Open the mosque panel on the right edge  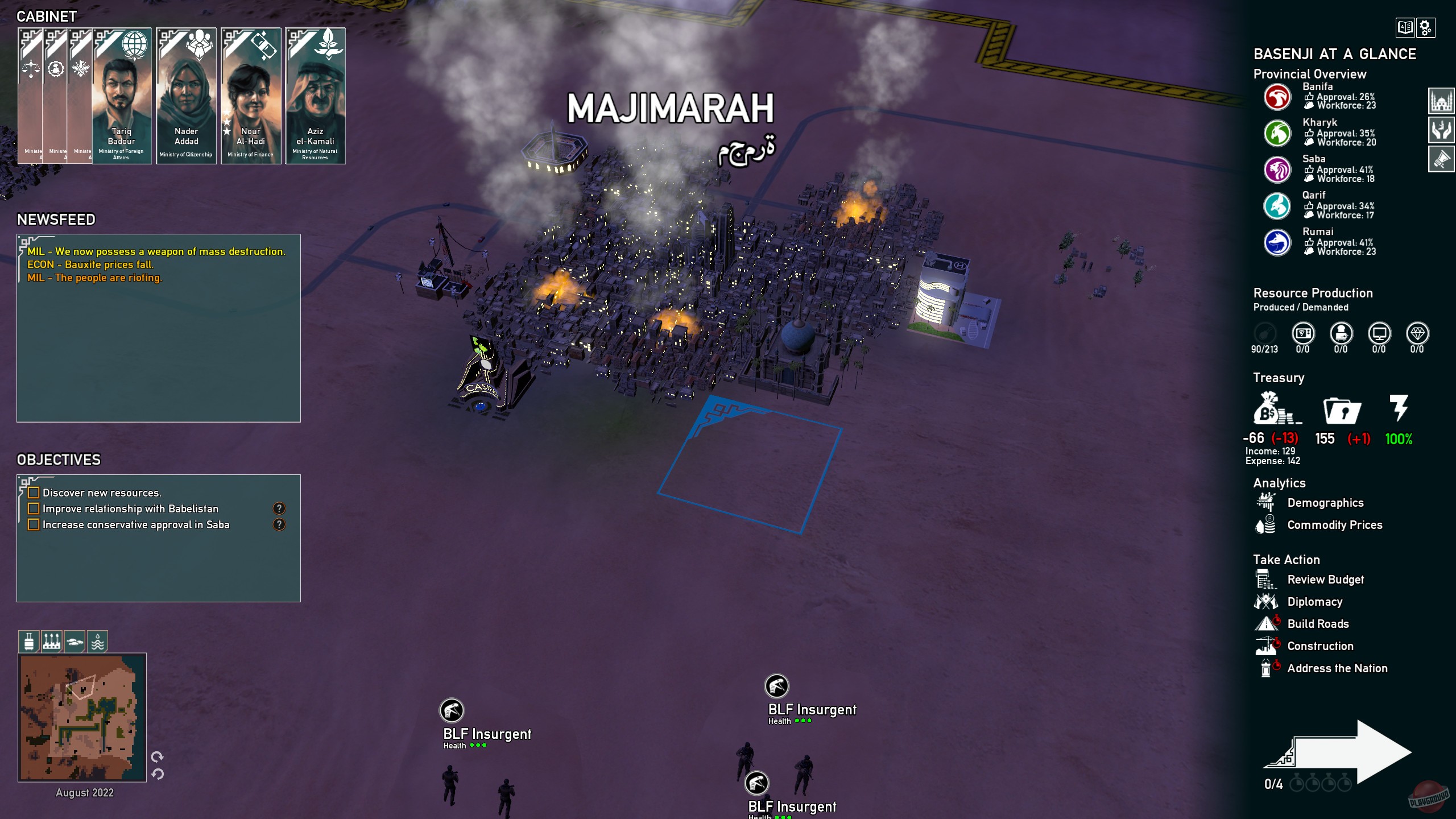(x=1442, y=100)
